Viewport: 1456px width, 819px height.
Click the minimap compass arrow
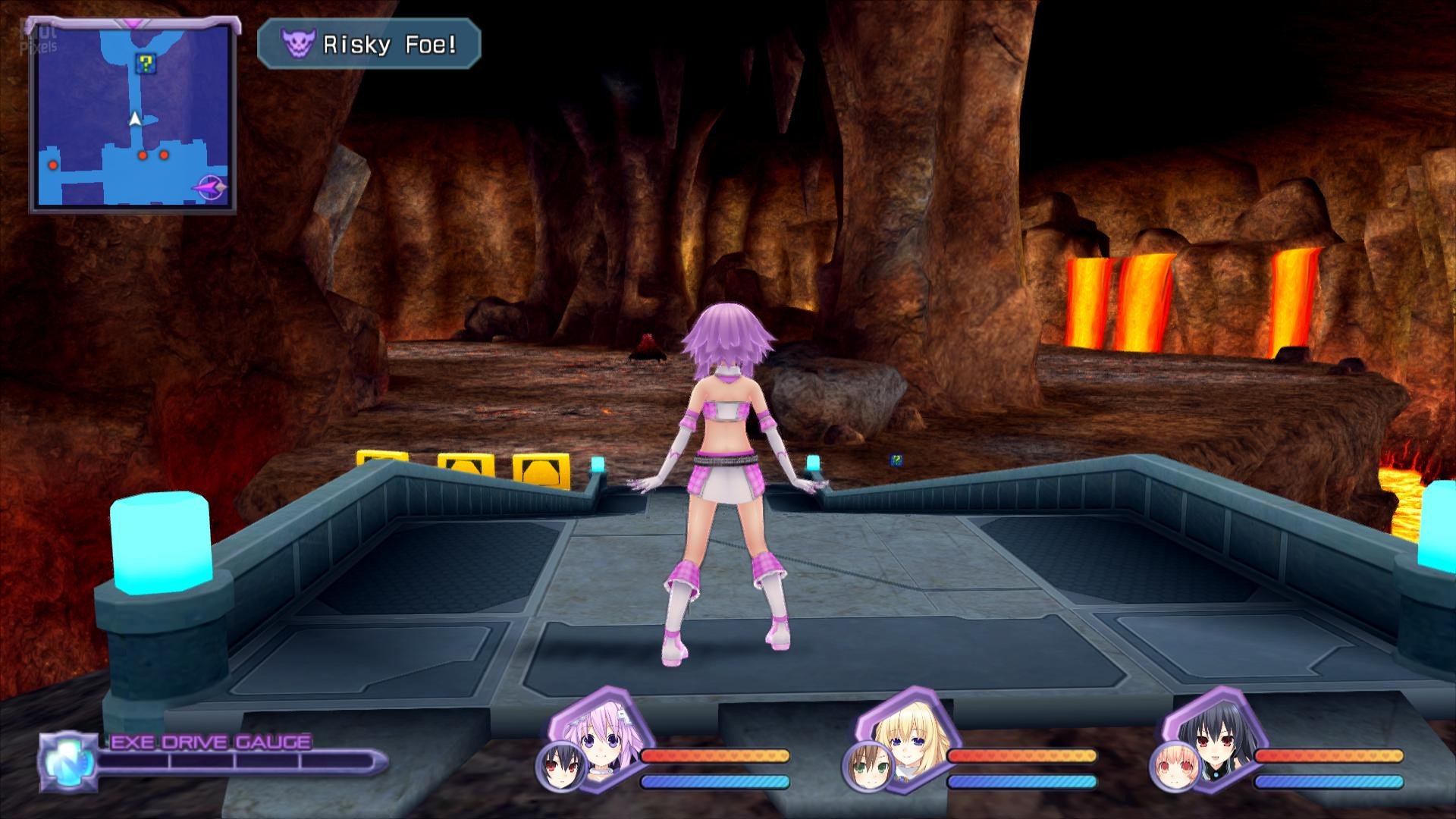pyautogui.click(x=210, y=187)
